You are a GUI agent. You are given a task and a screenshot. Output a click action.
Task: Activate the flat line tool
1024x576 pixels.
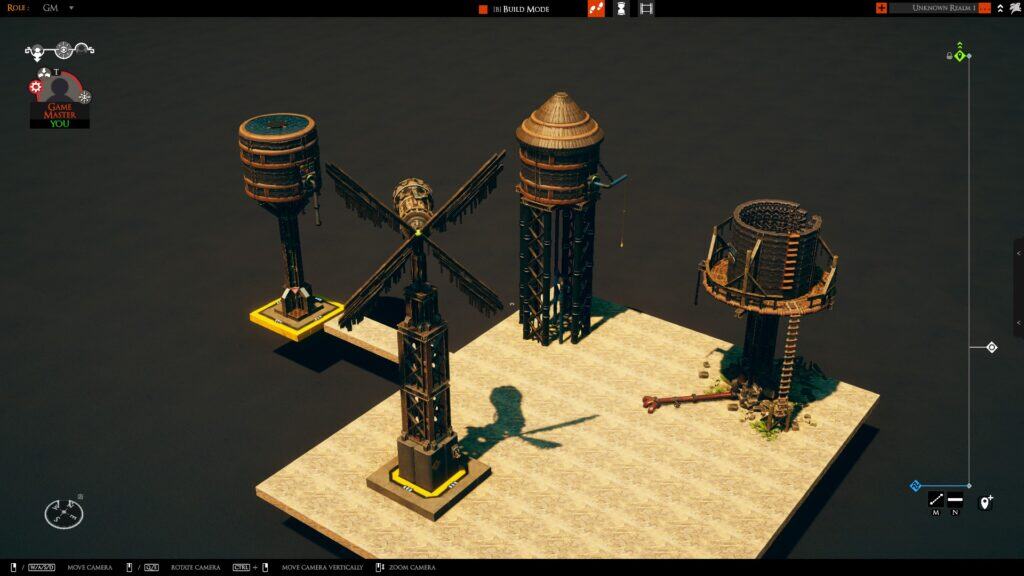click(955, 500)
